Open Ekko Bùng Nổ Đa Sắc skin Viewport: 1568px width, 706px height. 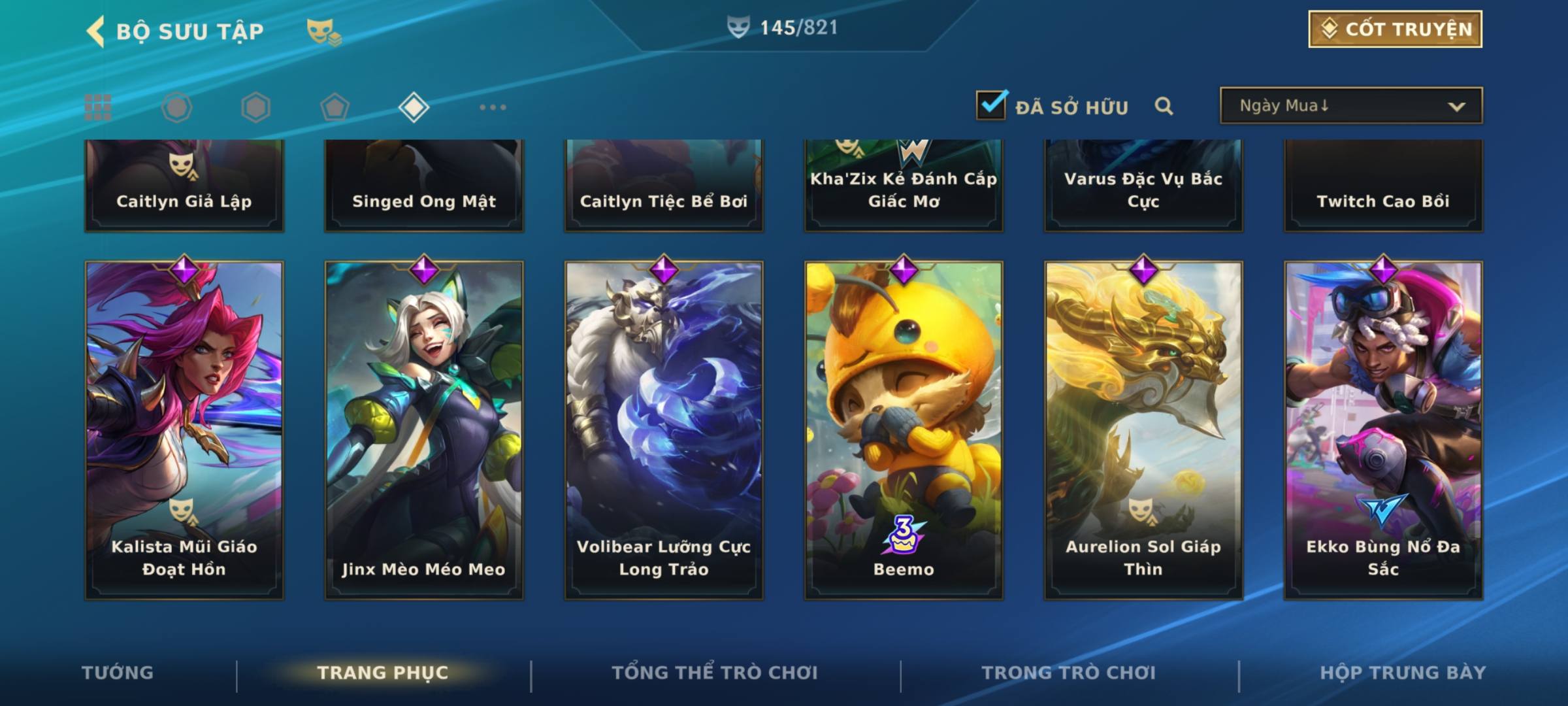1383,430
